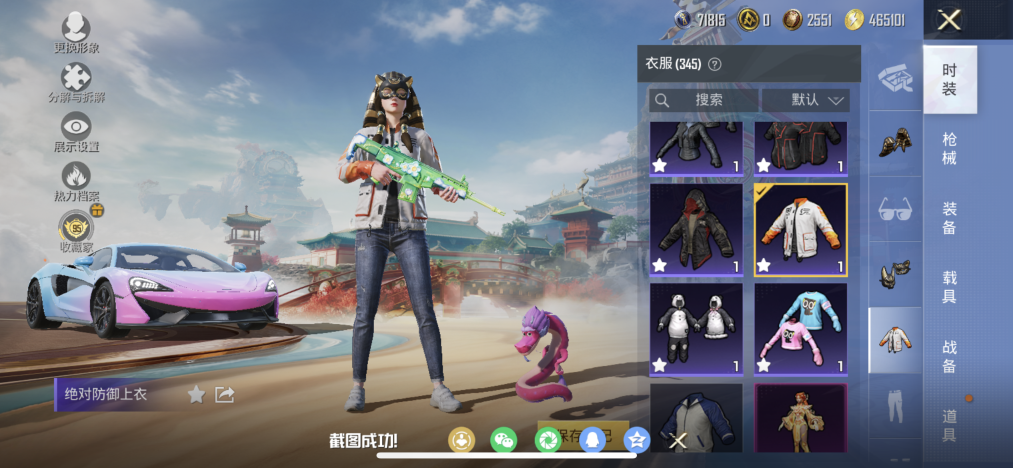The height and width of the screenshot is (468, 1013).
Task: Open 分解与拆解 puzzle-piece option
Action: coord(76,82)
